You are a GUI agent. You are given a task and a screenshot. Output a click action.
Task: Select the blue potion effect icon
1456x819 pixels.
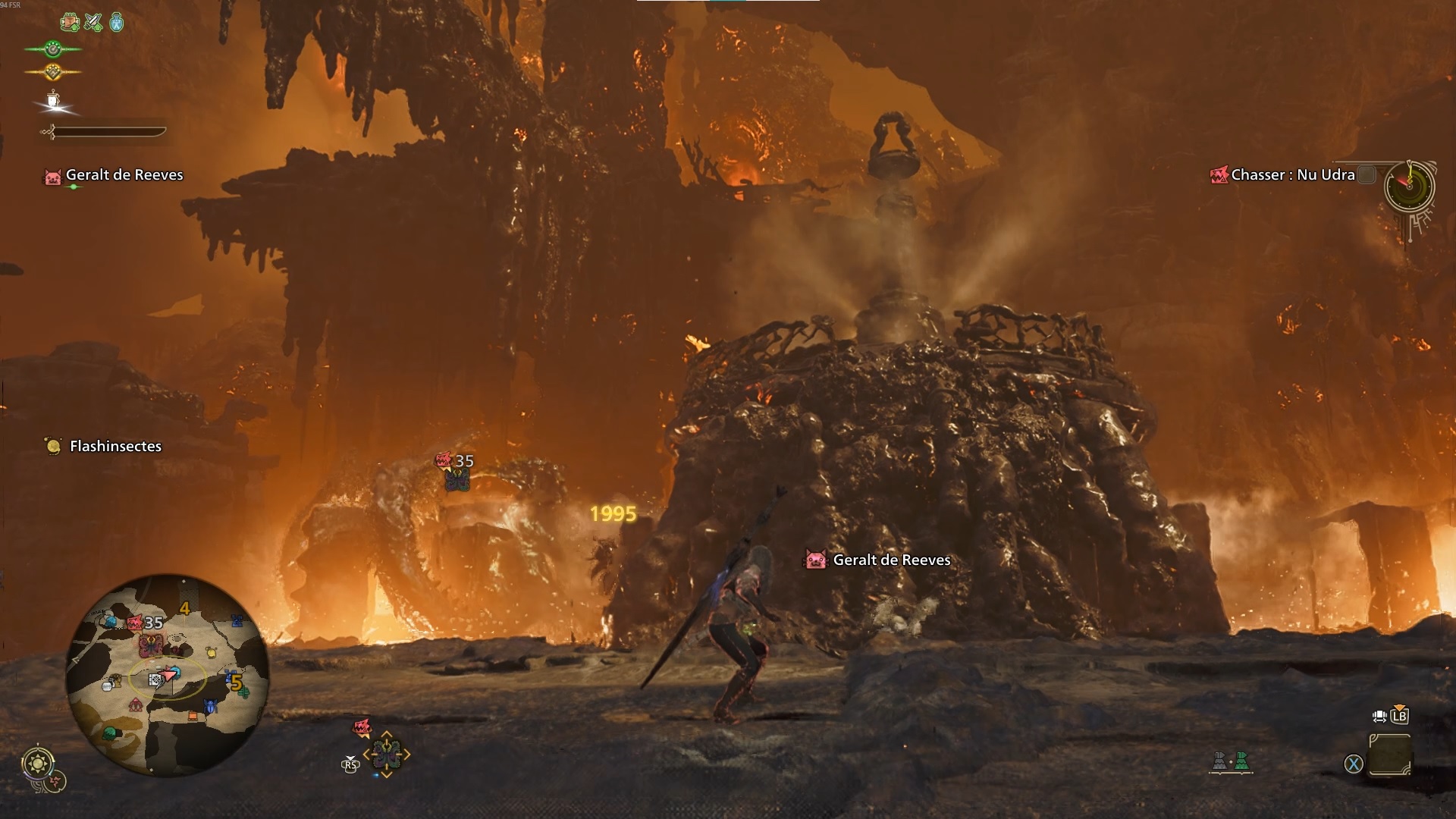pos(115,22)
